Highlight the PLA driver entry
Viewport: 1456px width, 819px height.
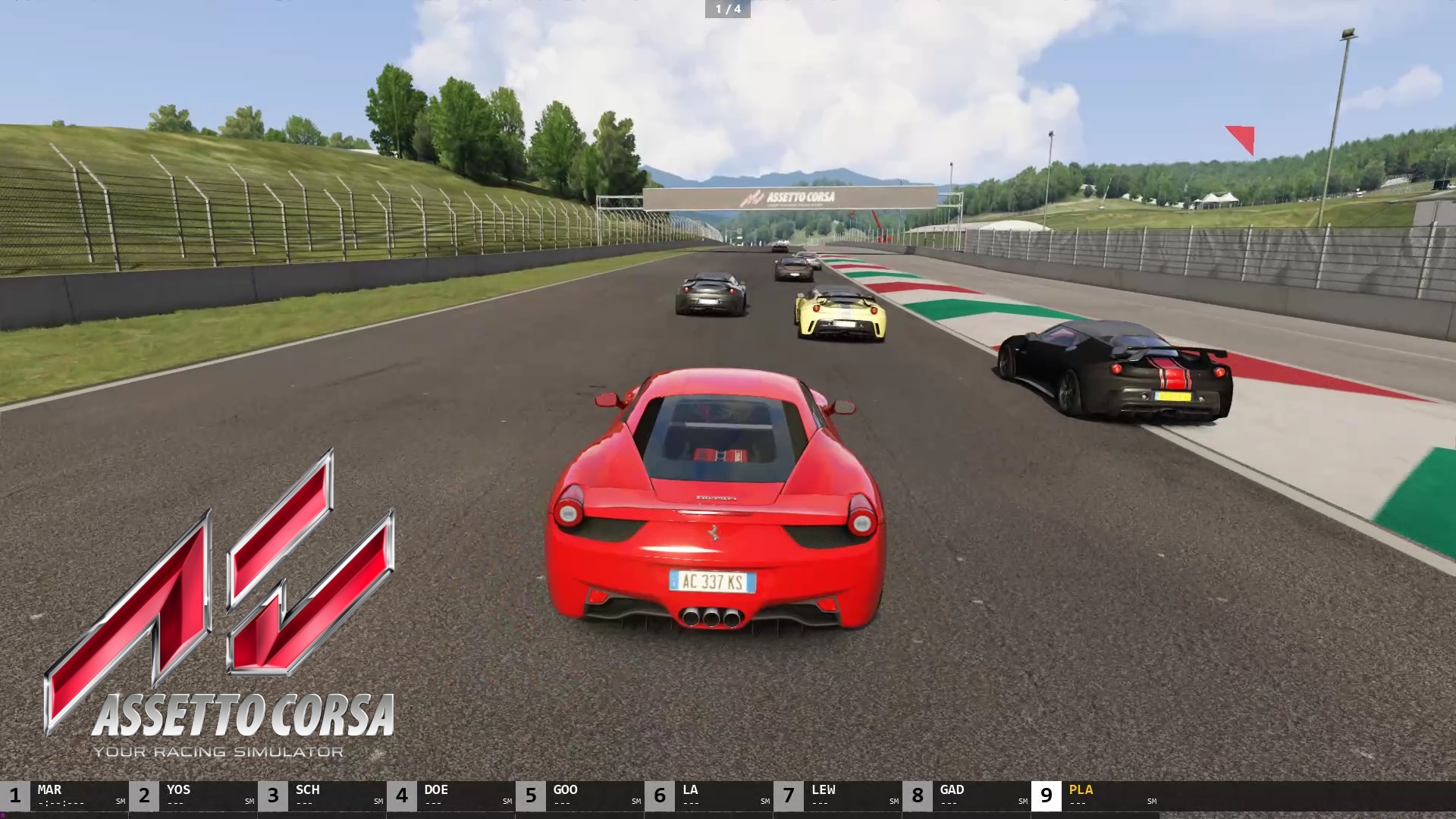[1083, 790]
